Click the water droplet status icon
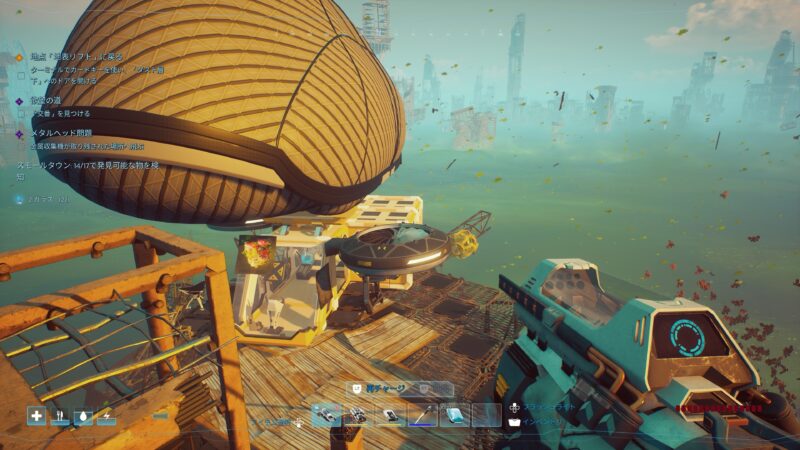The height and width of the screenshot is (450, 800). pos(83,416)
